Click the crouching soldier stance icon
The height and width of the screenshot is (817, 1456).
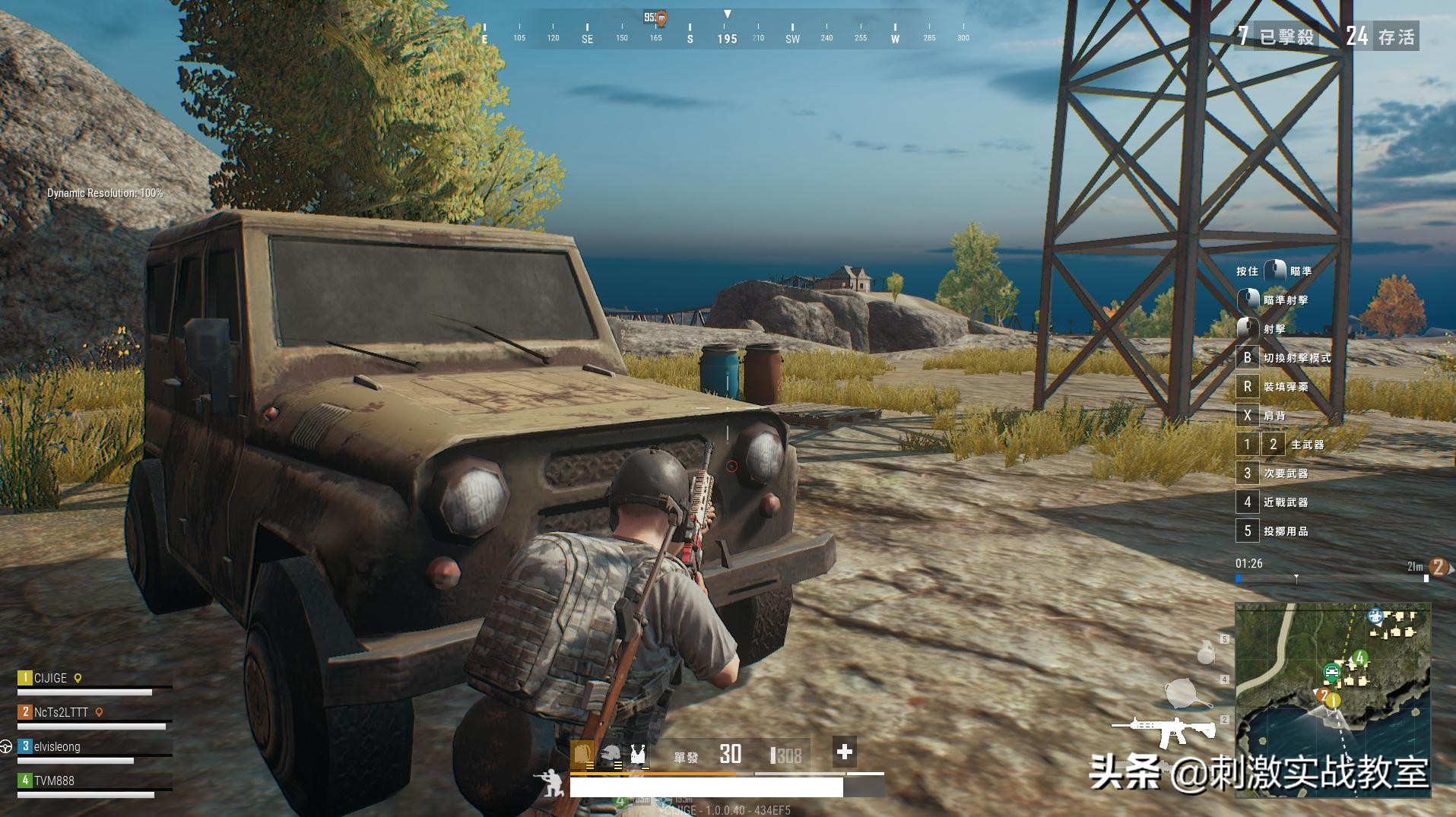click(x=549, y=783)
